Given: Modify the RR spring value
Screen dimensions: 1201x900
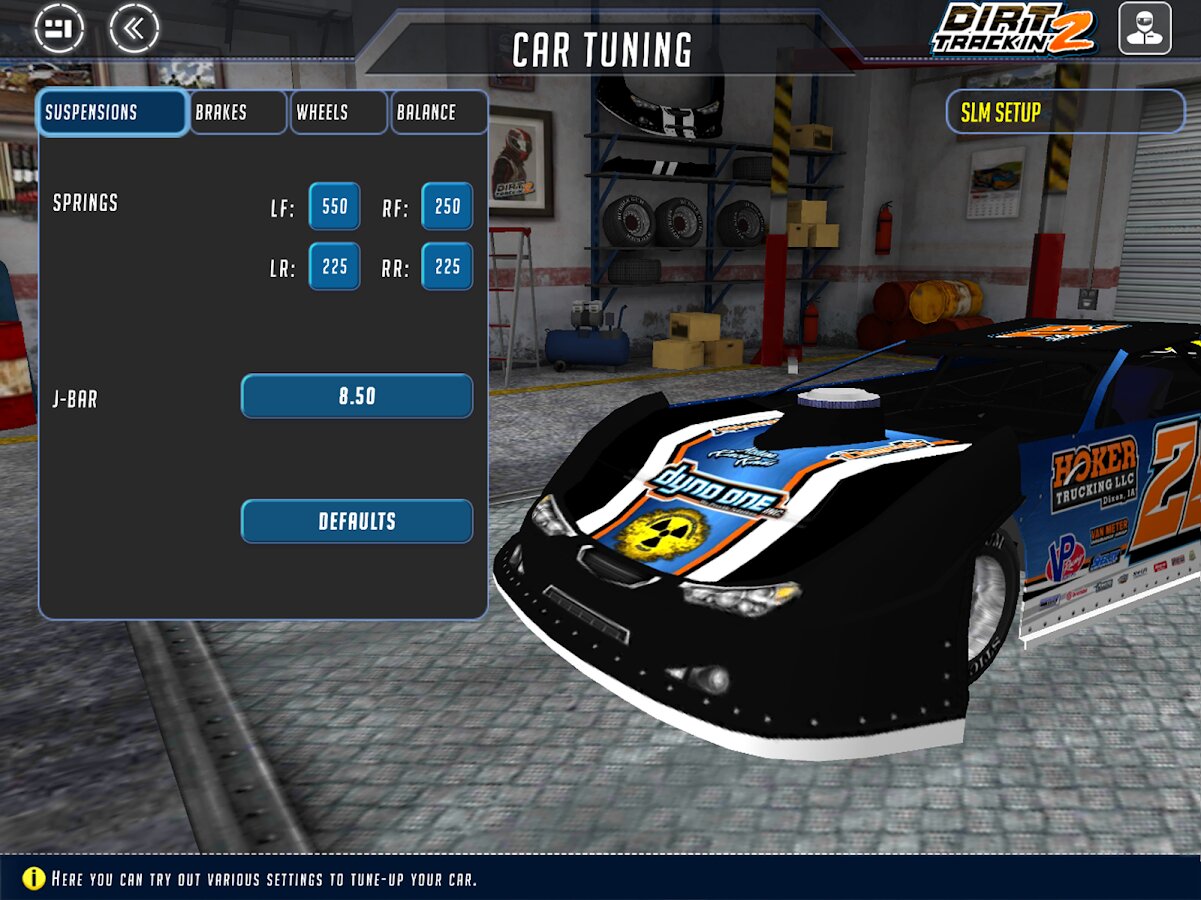Looking at the screenshot, I should [447, 266].
